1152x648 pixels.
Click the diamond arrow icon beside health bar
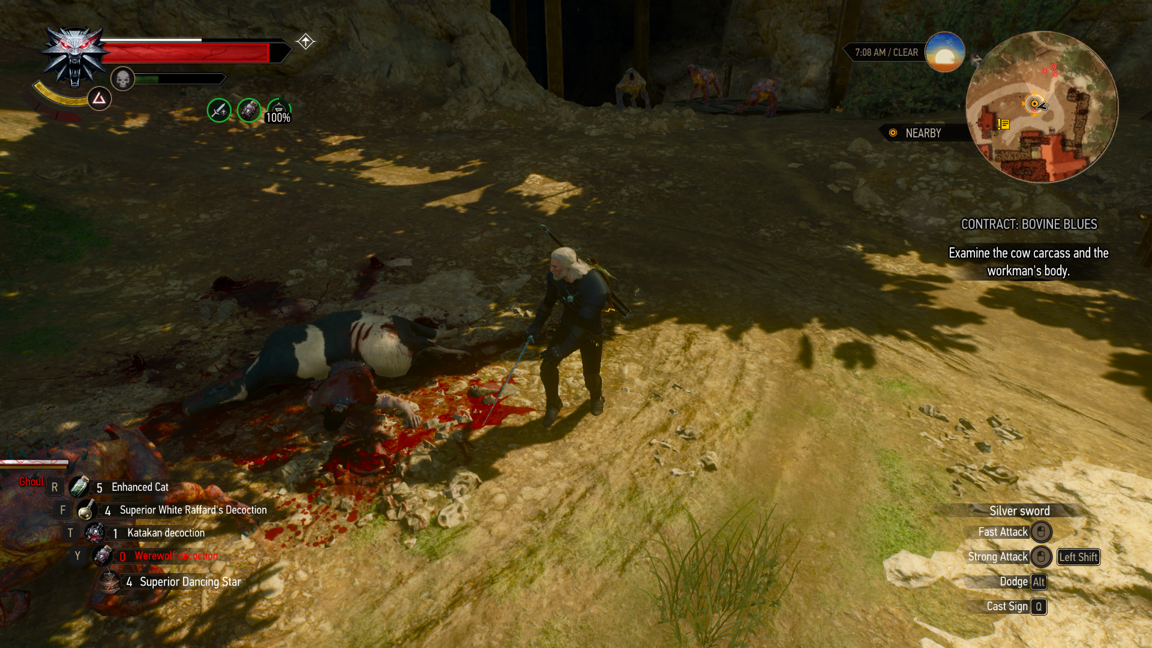[306, 42]
